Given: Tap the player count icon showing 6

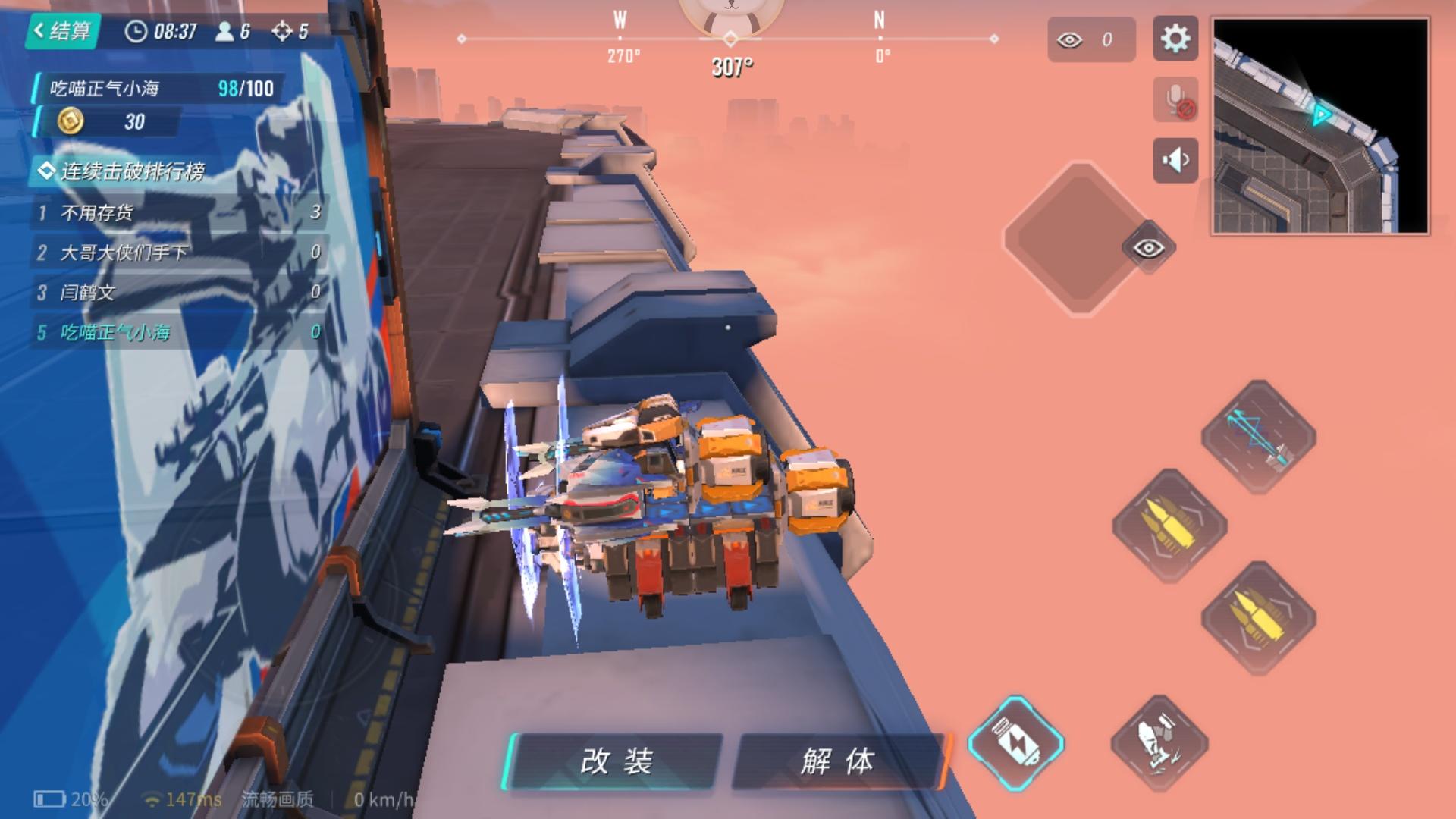Looking at the screenshot, I should point(224,32).
